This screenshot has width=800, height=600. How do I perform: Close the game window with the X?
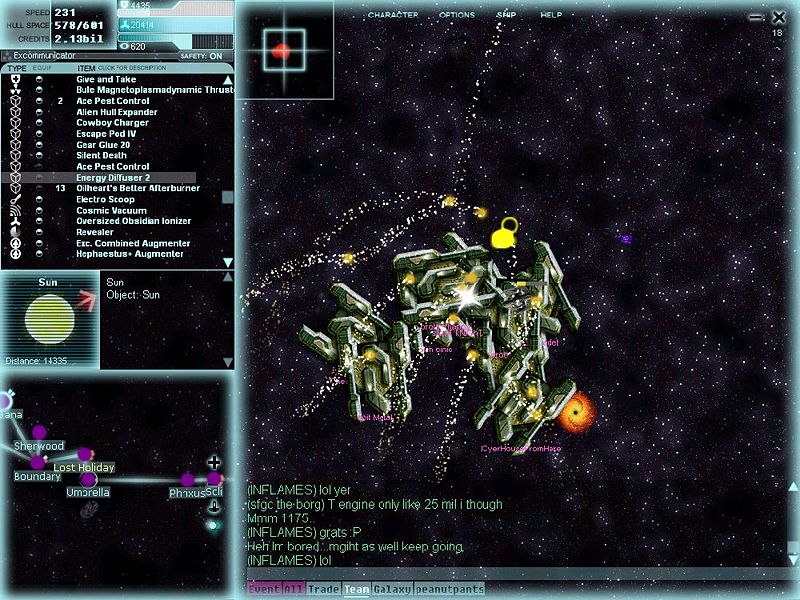(779, 17)
